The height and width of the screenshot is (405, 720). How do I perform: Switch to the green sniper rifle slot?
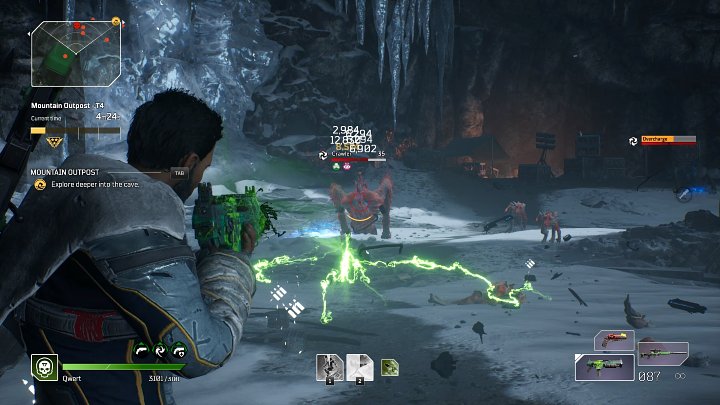click(x=663, y=352)
